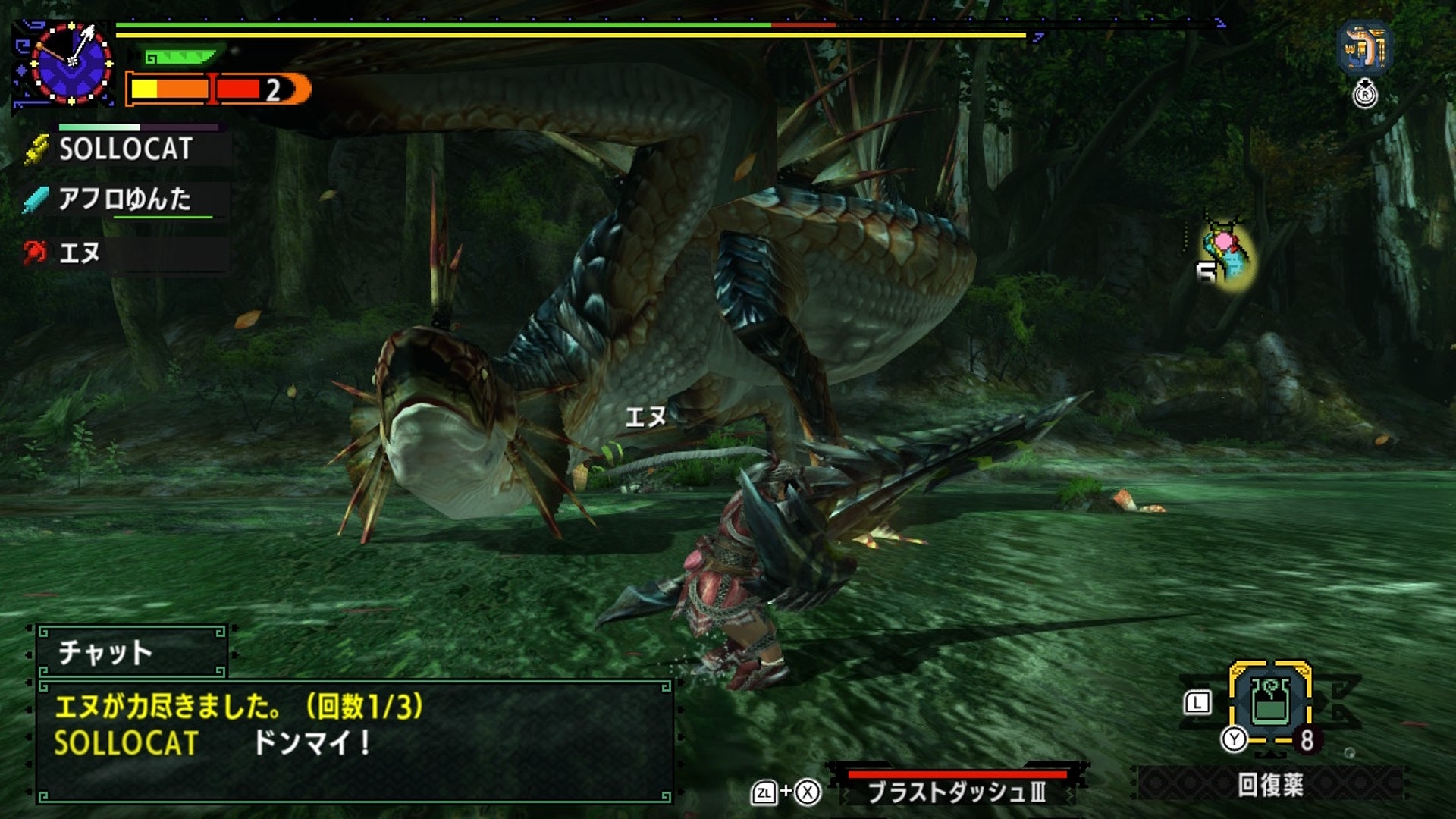Open the golden creature icon at top right
Image resolution: width=1456 pixels, height=819 pixels.
coord(1364,47)
